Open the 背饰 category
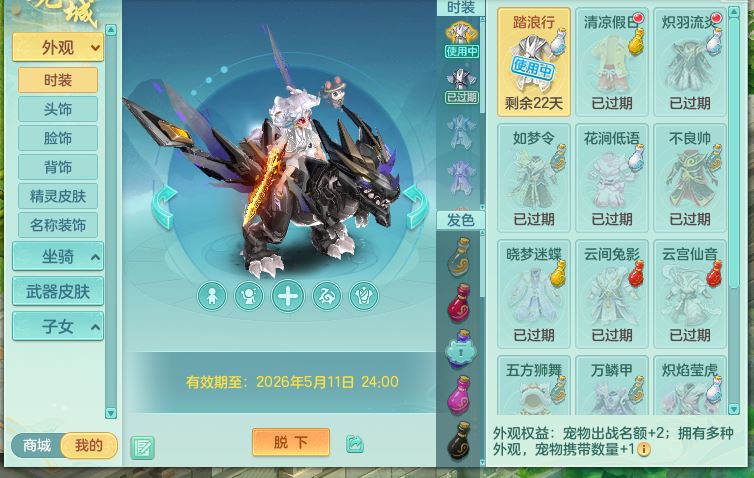Image resolution: width=754 pixels, height=478 pixels. (57, 167)
